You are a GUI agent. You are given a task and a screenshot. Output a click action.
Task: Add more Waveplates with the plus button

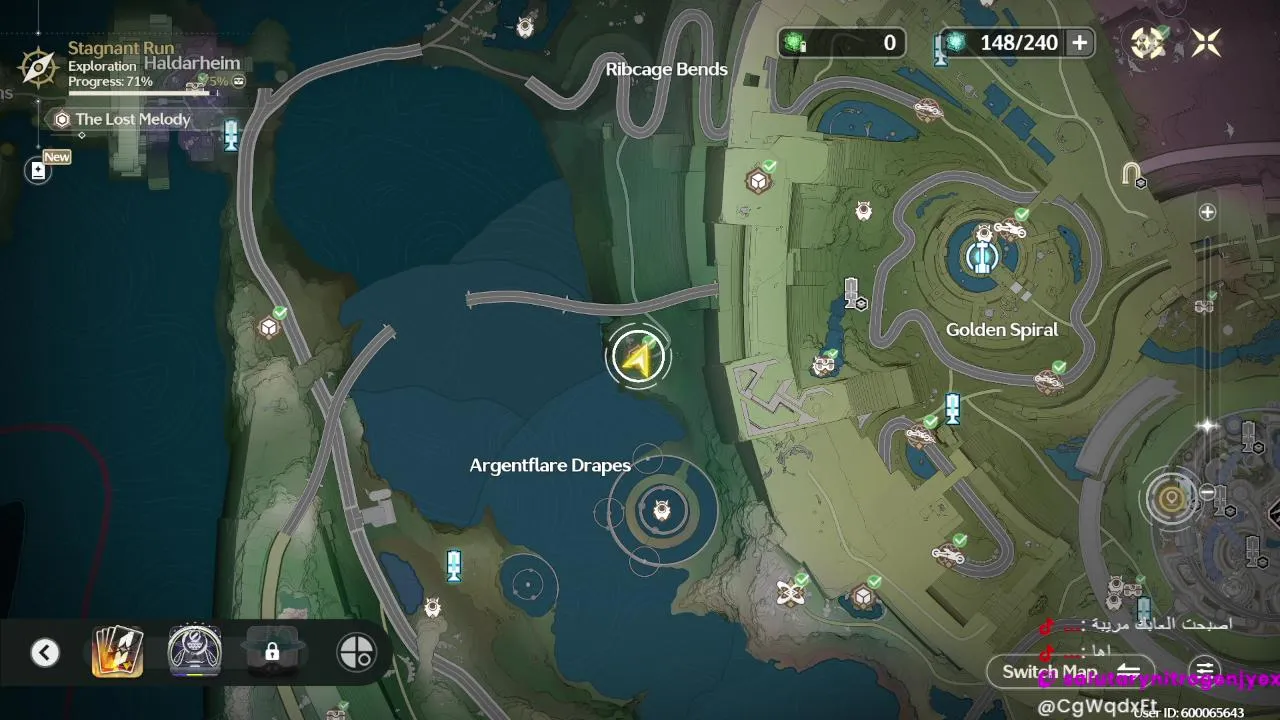pyautogui.click(x=1079, y=42)
